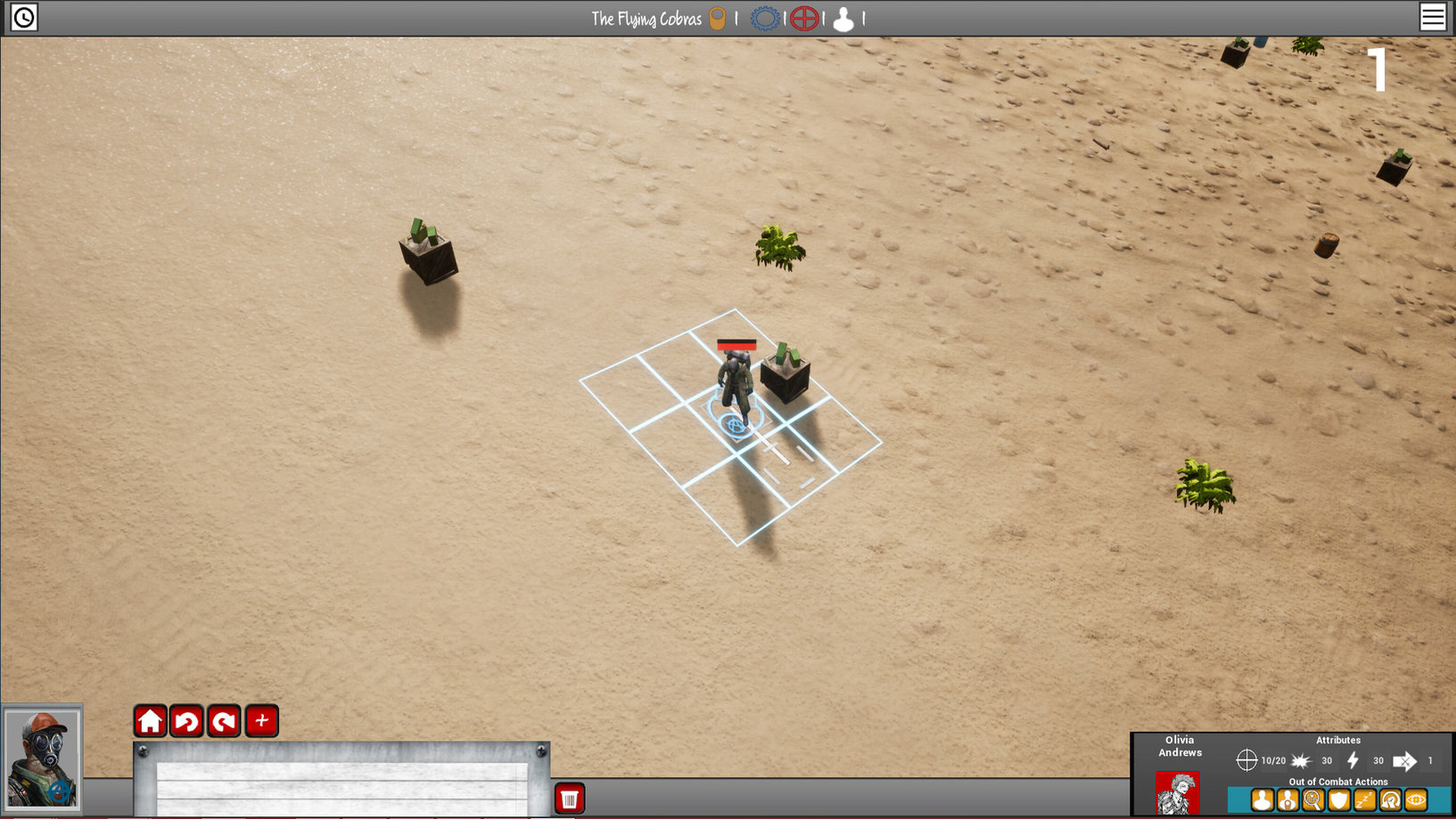Activate the raised fist action icon
This screenshot has width=1456, height=819.
(x=1390, y=800)
